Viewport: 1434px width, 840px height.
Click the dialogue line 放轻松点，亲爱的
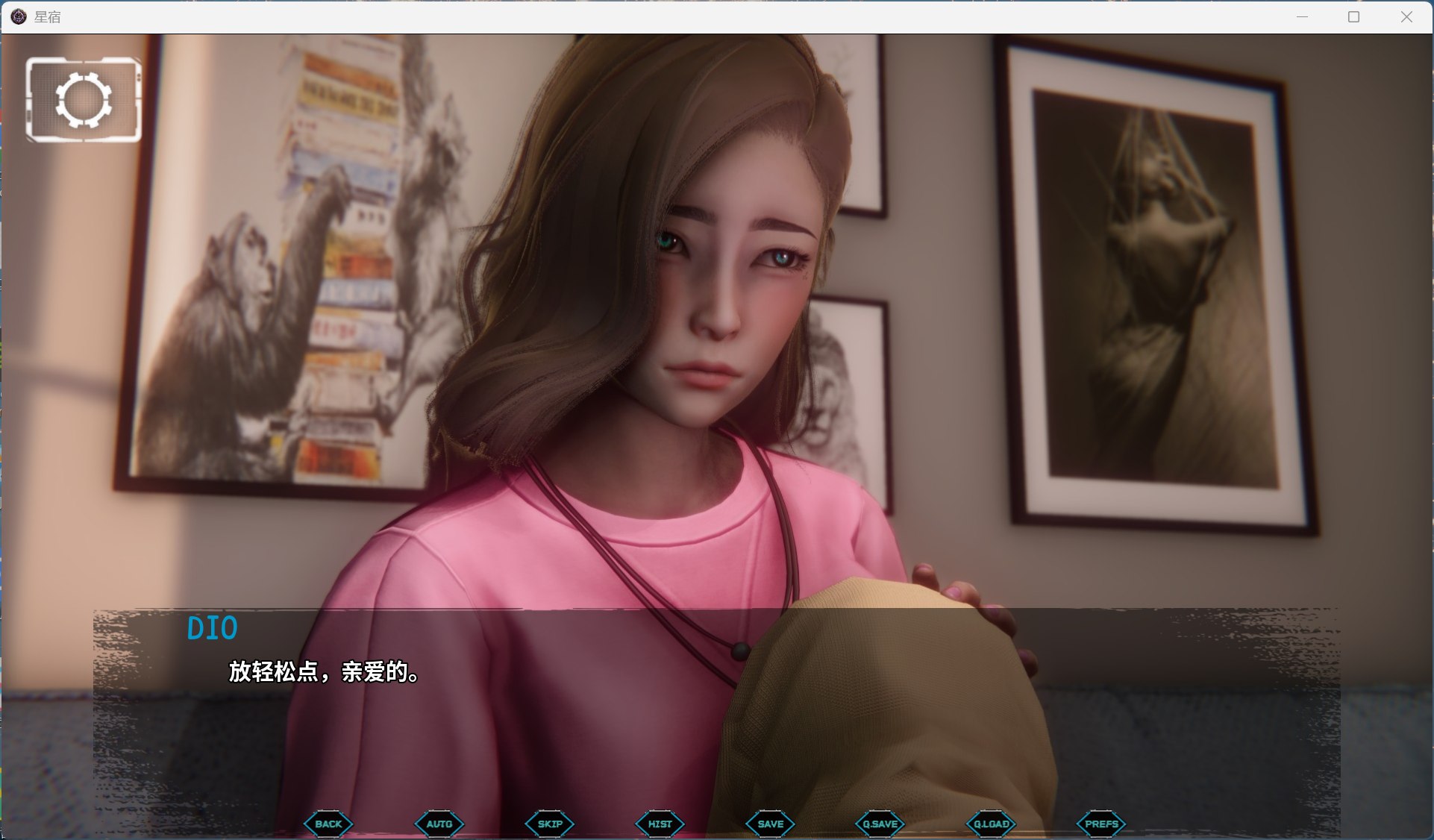tap(322, 675)
